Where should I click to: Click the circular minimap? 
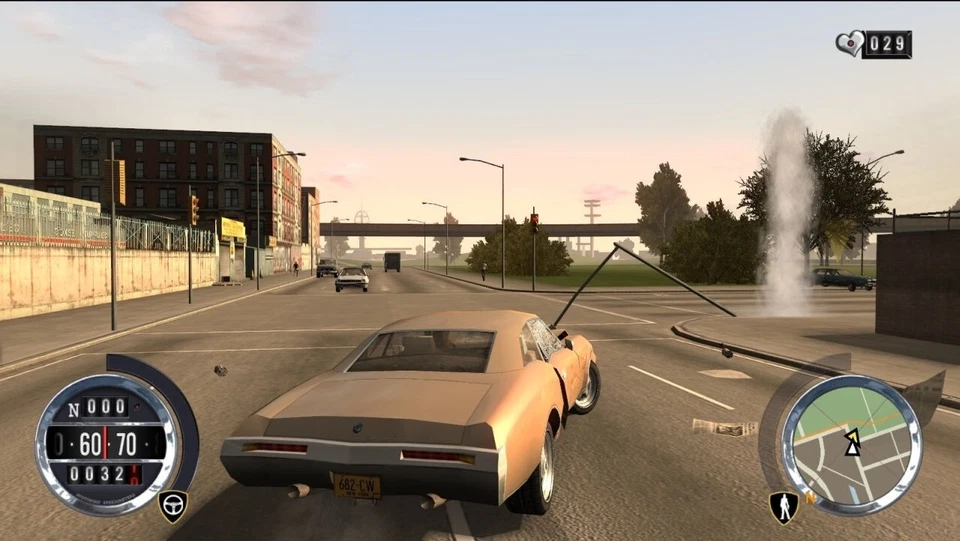[x=851, y=444]
